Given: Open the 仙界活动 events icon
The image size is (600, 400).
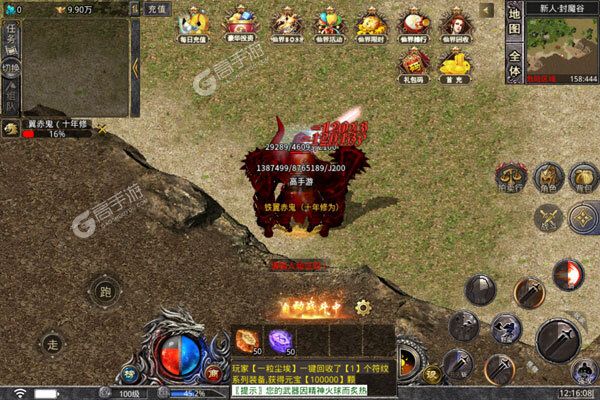Looking at the screenshot, I should coord(328,26).
